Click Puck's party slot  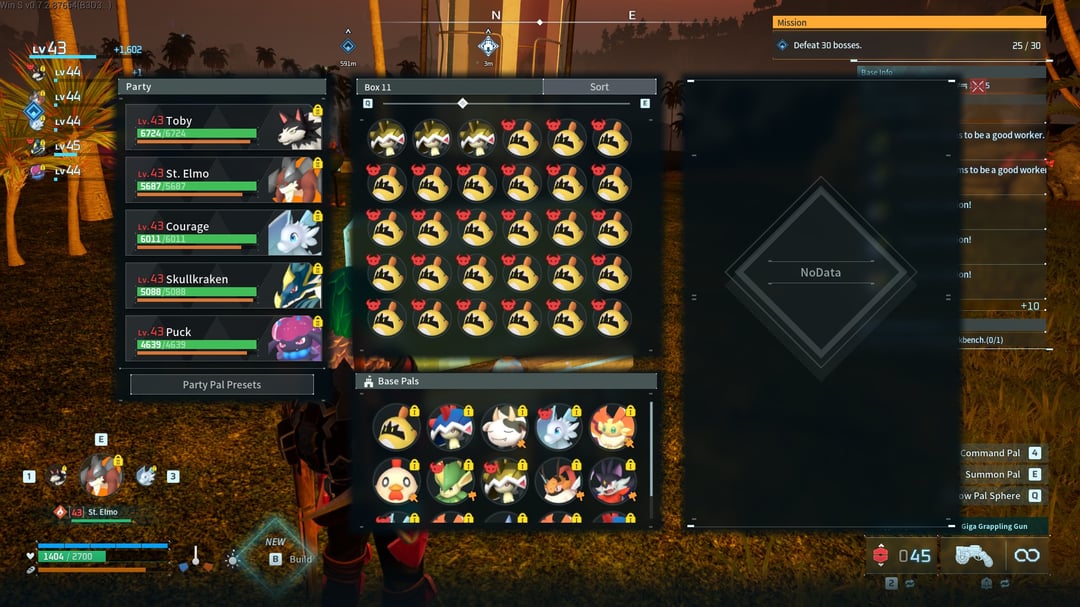click(224, 339)
